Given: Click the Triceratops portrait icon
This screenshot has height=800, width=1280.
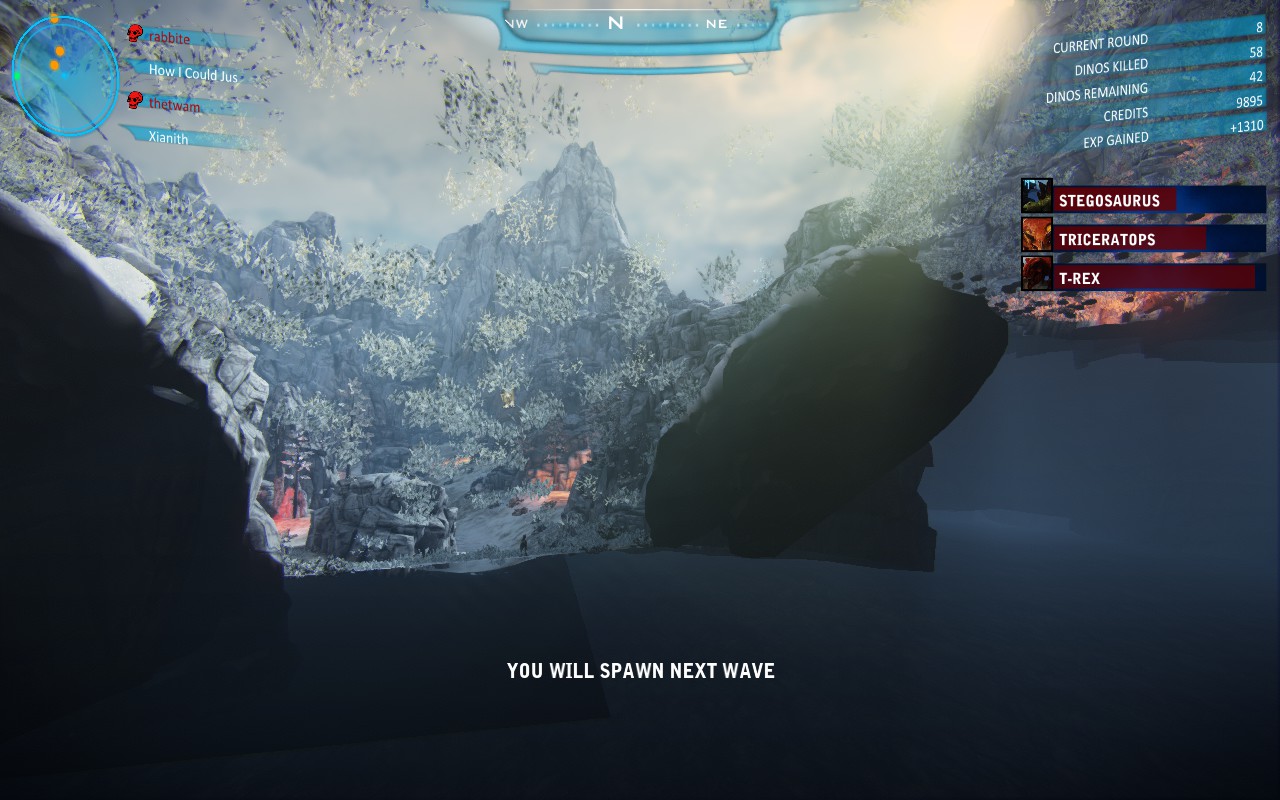Looking at the screenshot, I should point(1037,235).
